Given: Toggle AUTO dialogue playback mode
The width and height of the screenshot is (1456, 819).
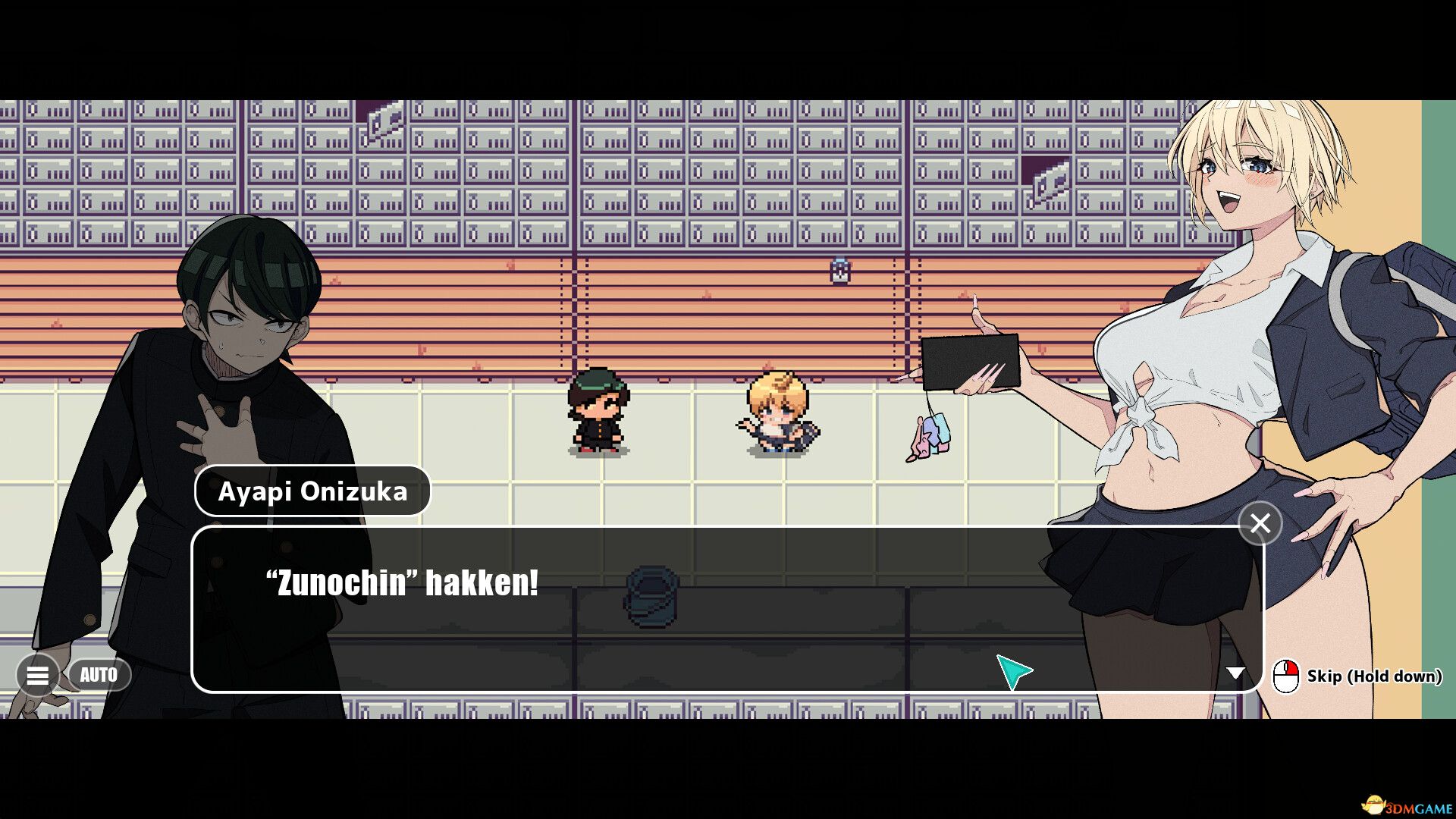Looking at the screenshot, I should 101,674.
